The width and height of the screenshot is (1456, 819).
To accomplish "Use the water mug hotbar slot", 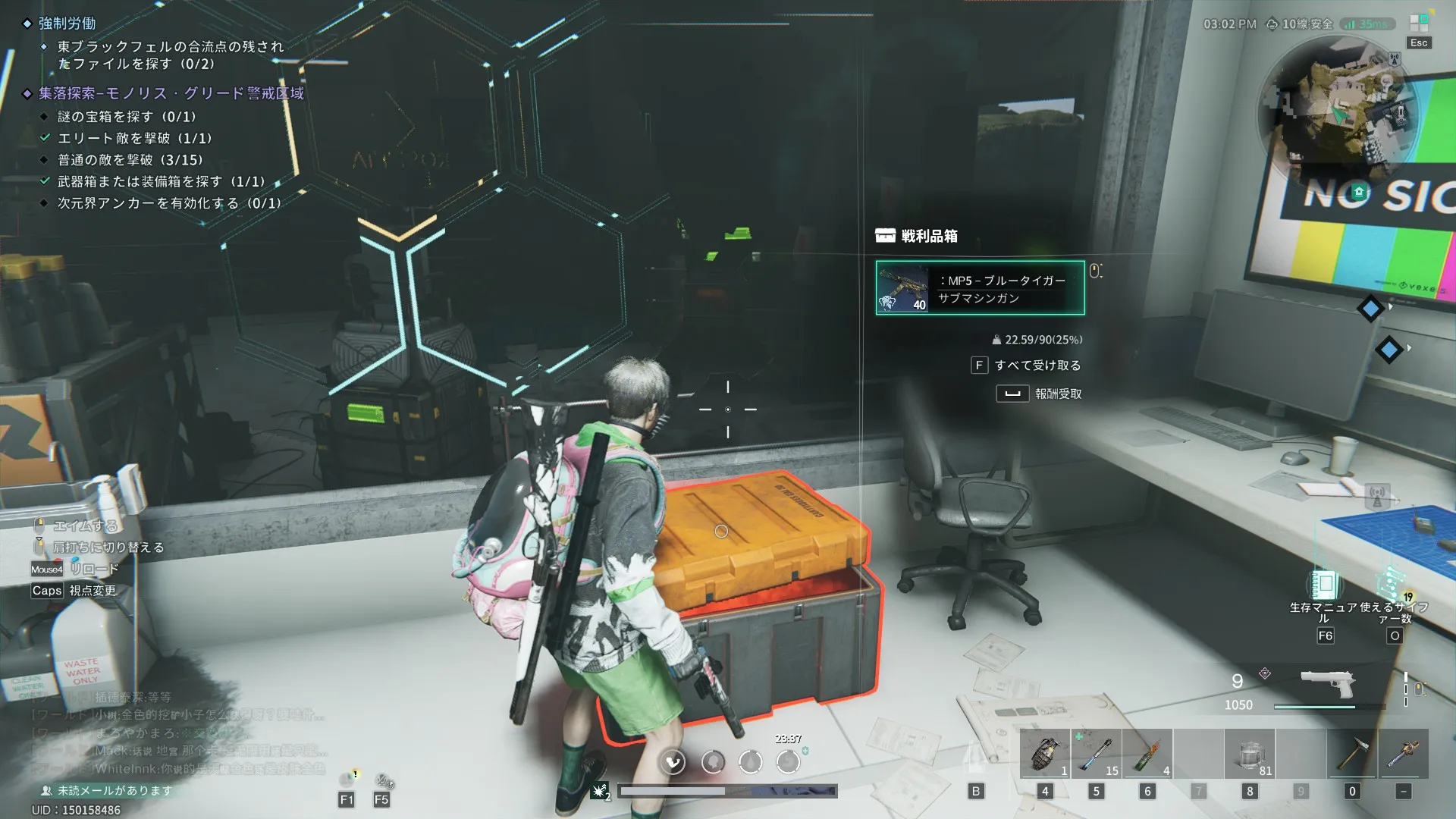I will (1250, 754).
